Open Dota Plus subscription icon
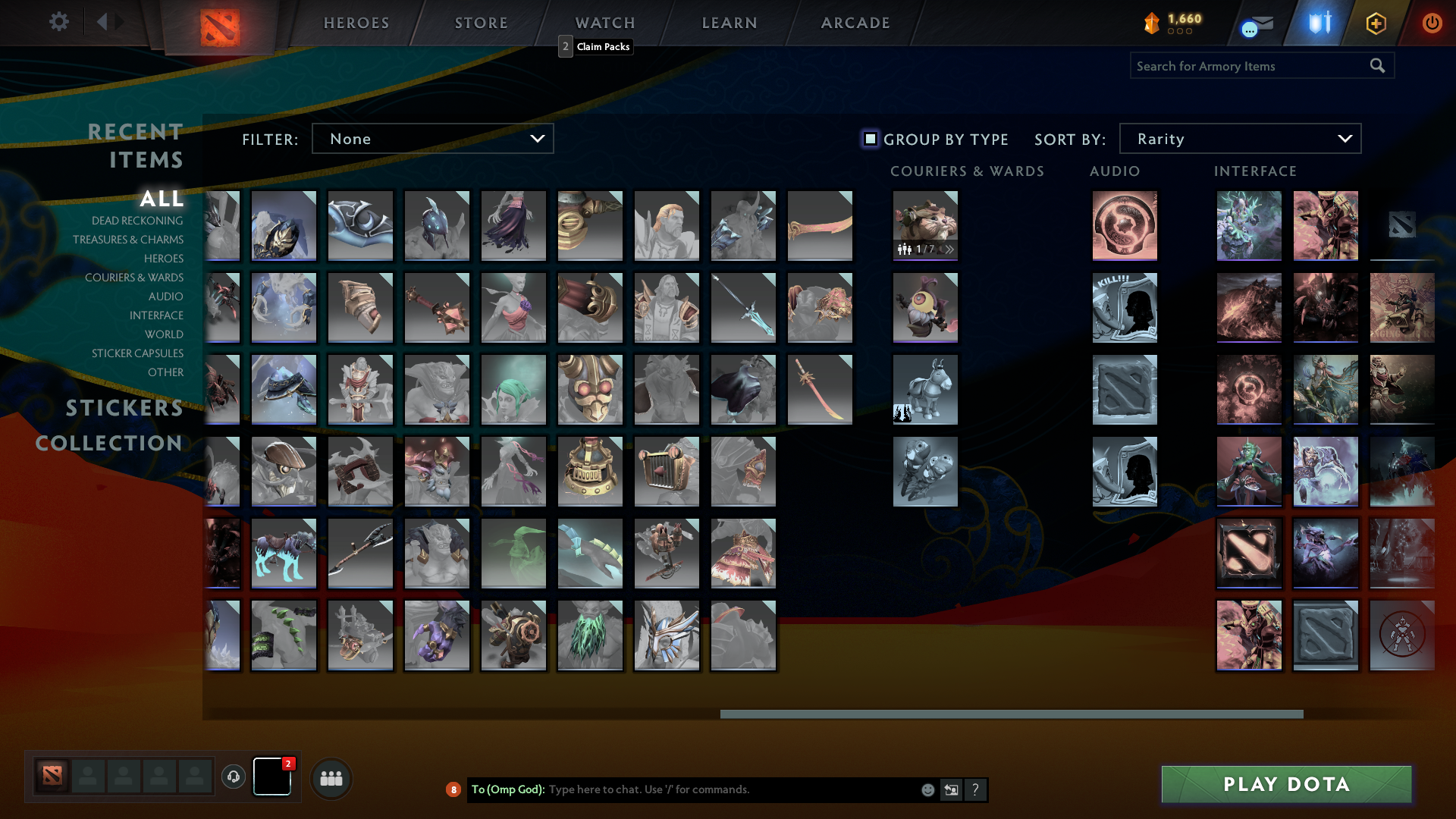 pyautogui.click(x=1376, y=23)
